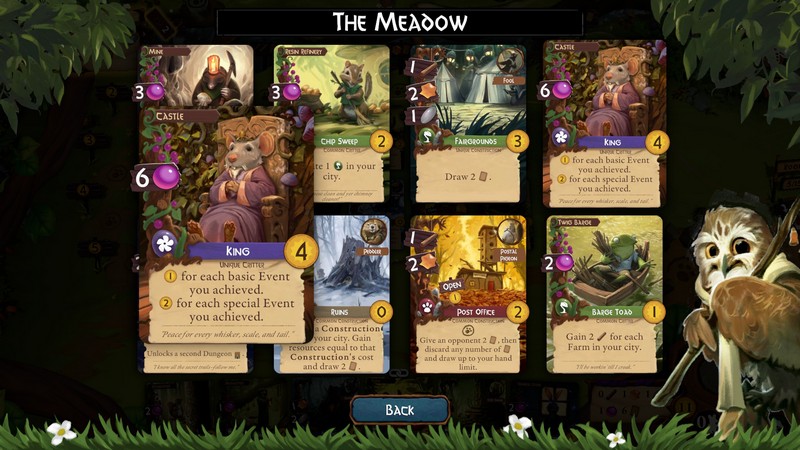Select the Post Office card
The image size is (800, 450).
coord(470,294)
